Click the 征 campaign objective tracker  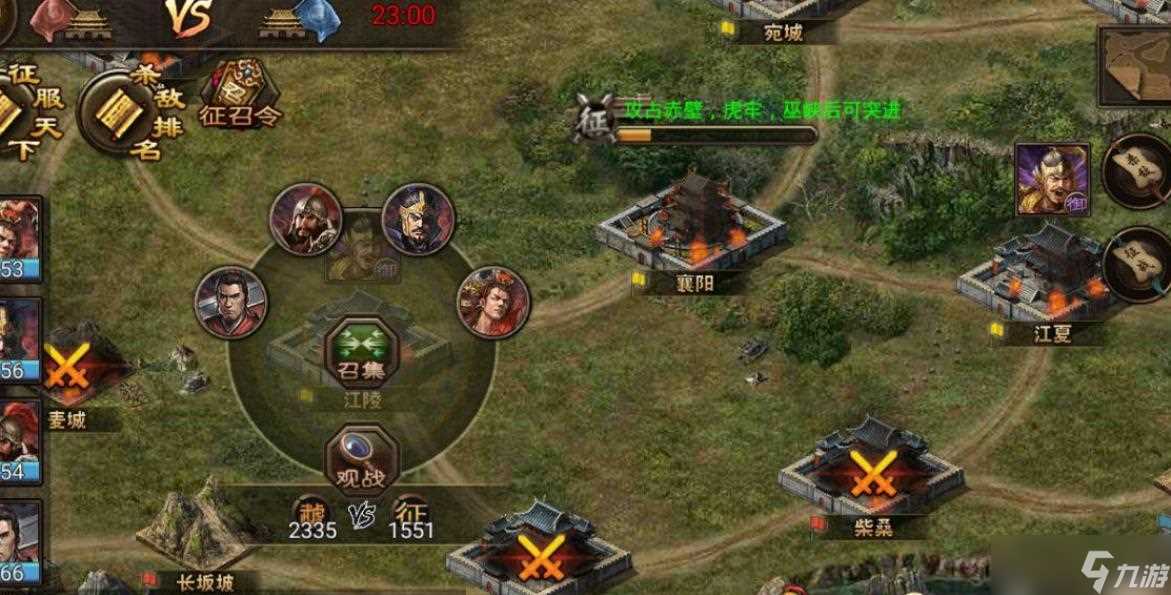[590, 120]
